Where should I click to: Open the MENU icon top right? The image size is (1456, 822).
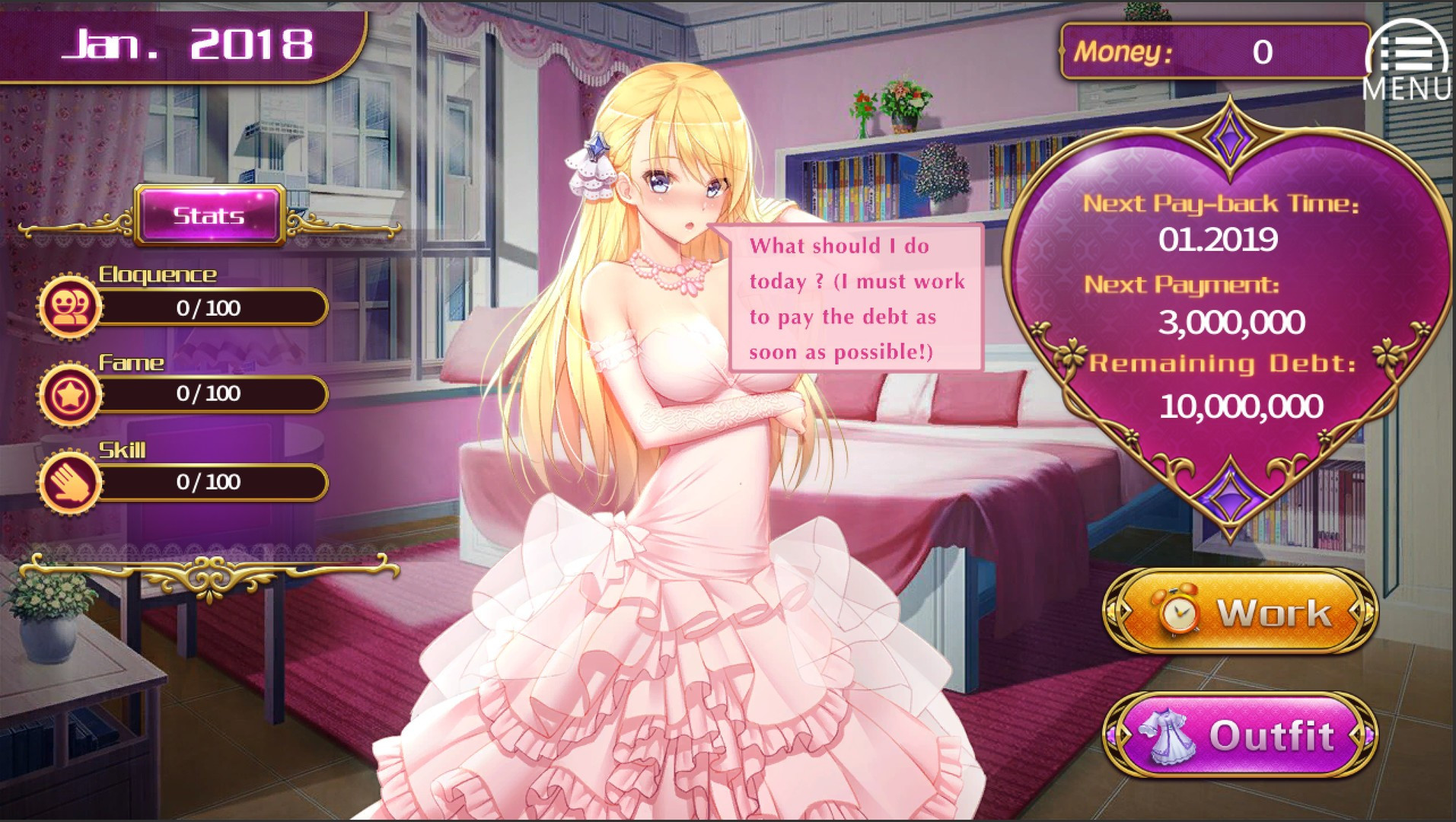click(1410, 52)
